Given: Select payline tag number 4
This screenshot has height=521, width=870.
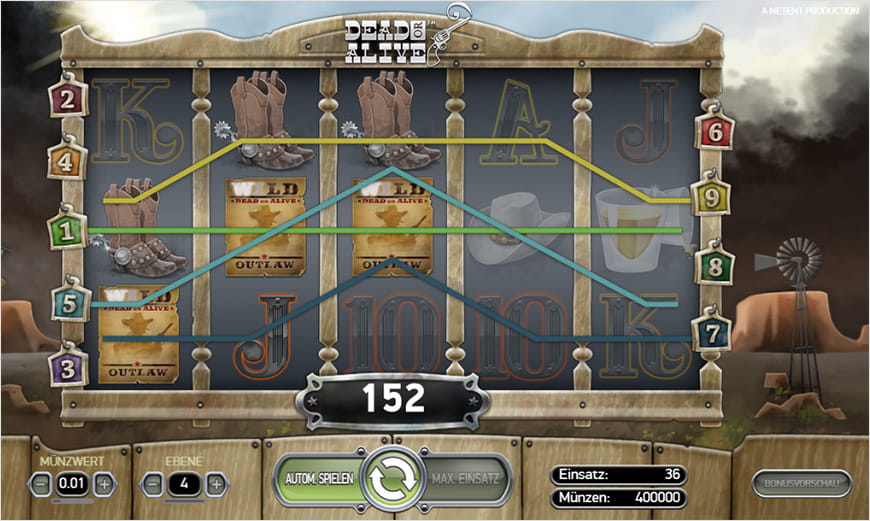Looking at the screenshot, I should click(x=67, y=159).
